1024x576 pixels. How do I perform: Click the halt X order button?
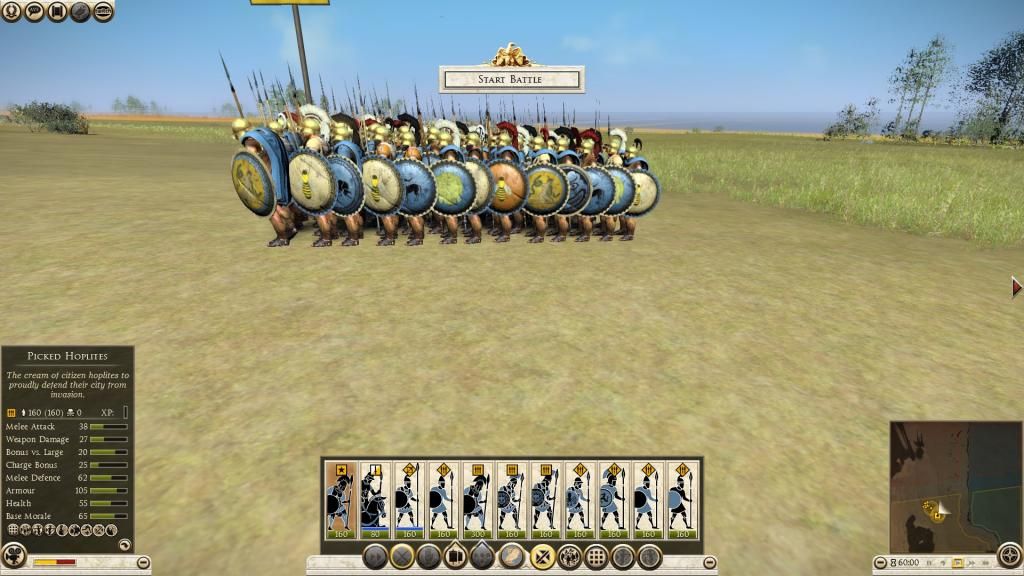(403, 556)
